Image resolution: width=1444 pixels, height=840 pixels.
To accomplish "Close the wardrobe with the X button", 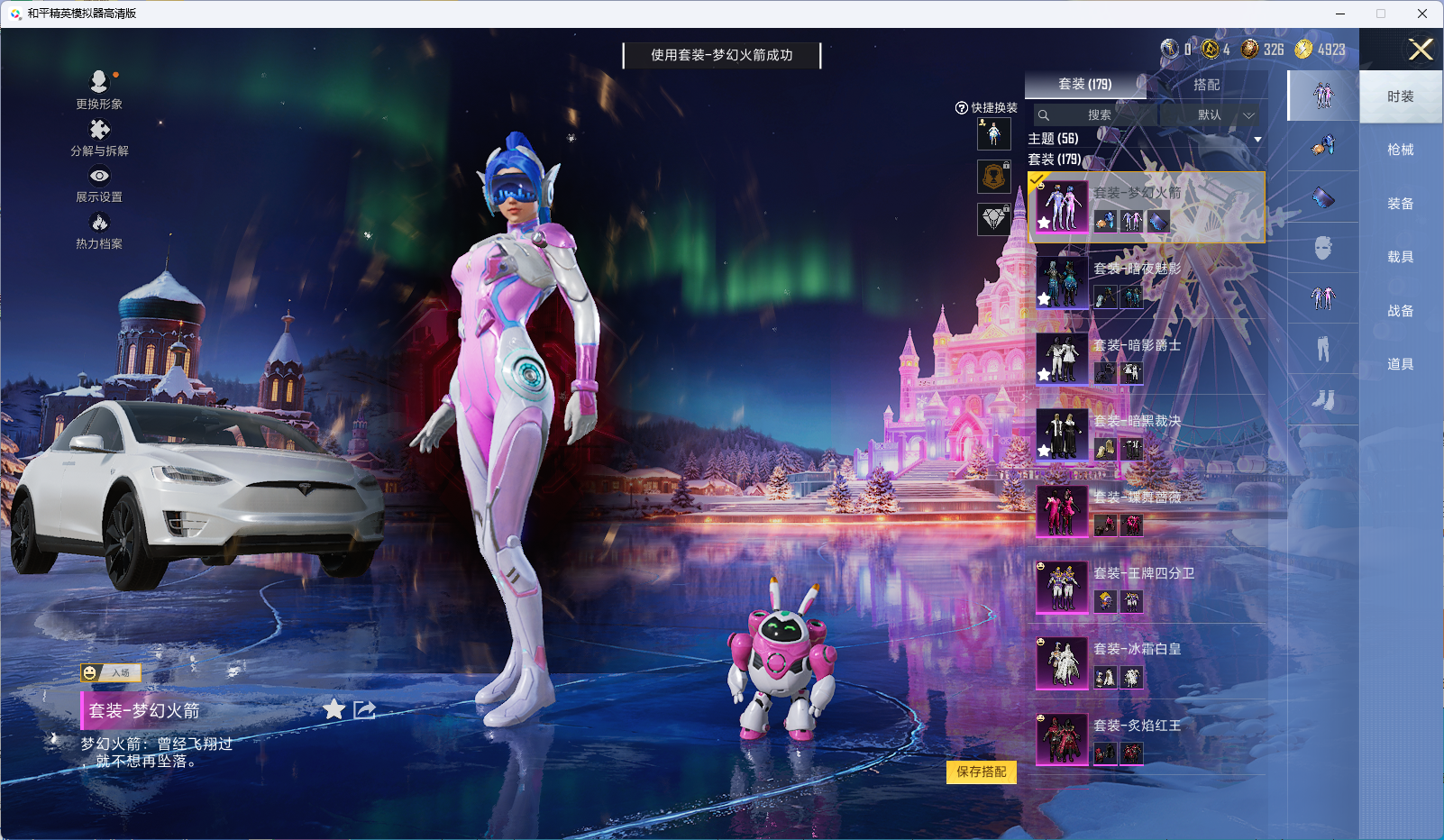I will [1421, 50].
